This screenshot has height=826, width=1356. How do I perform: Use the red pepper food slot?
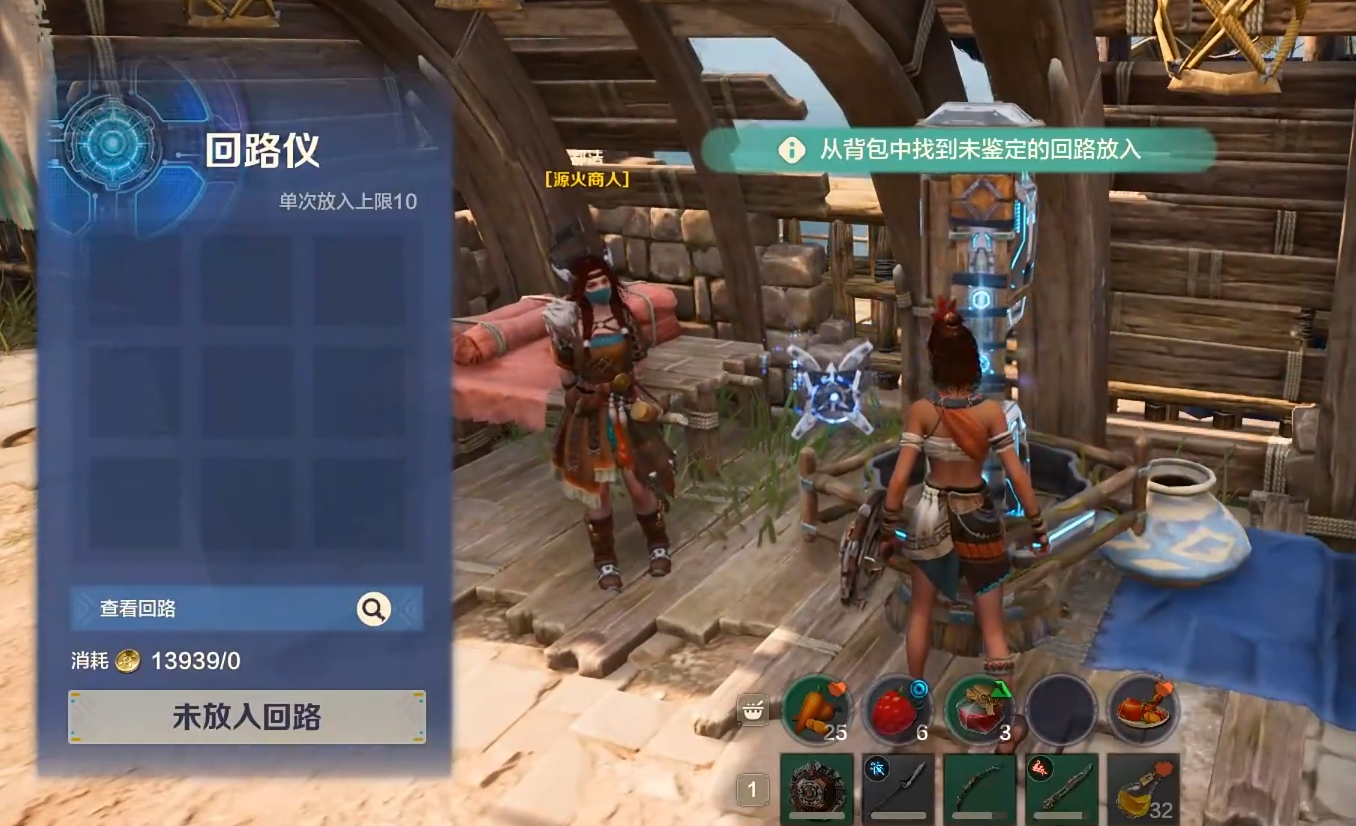tap(898, 709)
